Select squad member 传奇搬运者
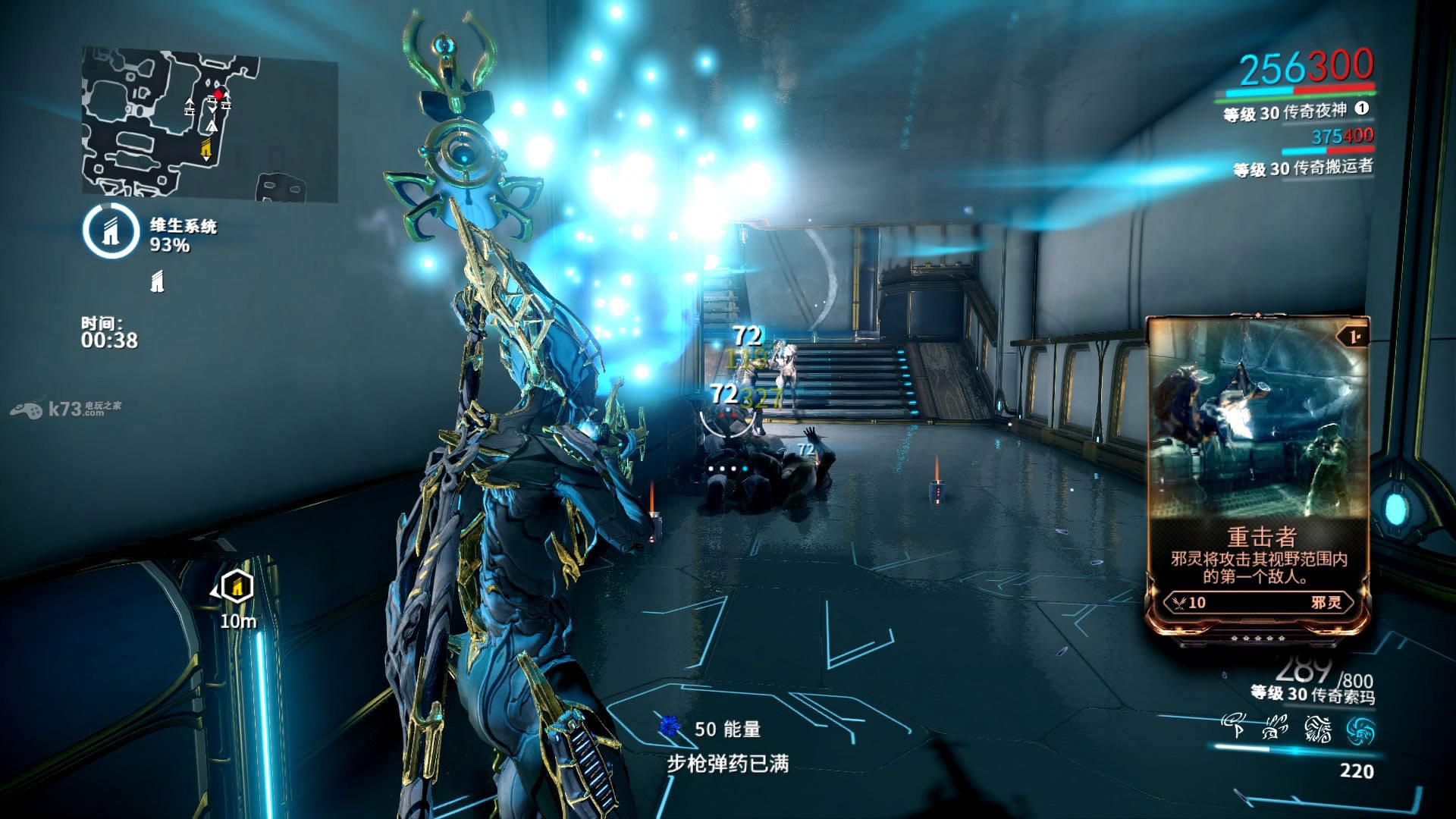This screenshot has width=1456, height=819. pyautogui.click(x=1303, y=167)
